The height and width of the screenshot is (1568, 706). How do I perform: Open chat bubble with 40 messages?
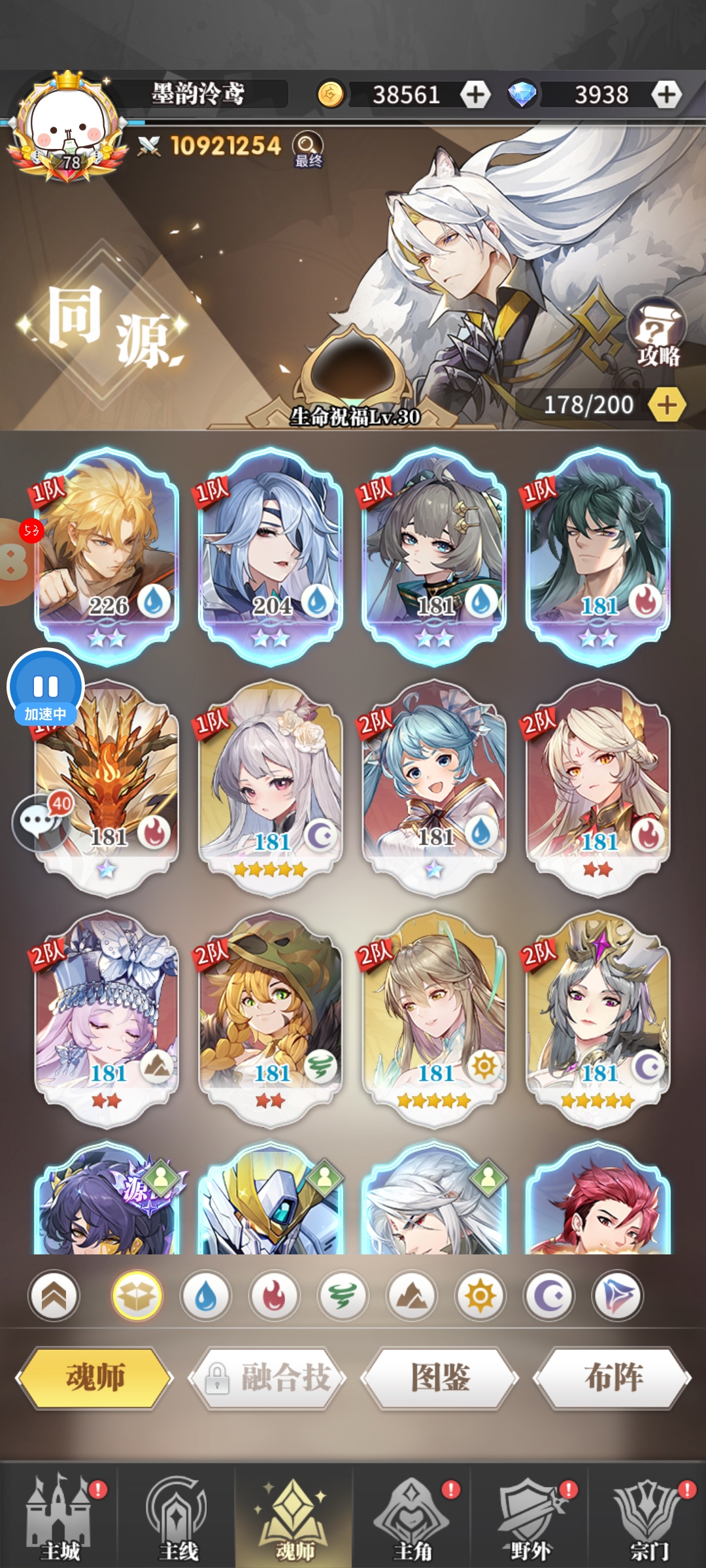coord(41,822)
